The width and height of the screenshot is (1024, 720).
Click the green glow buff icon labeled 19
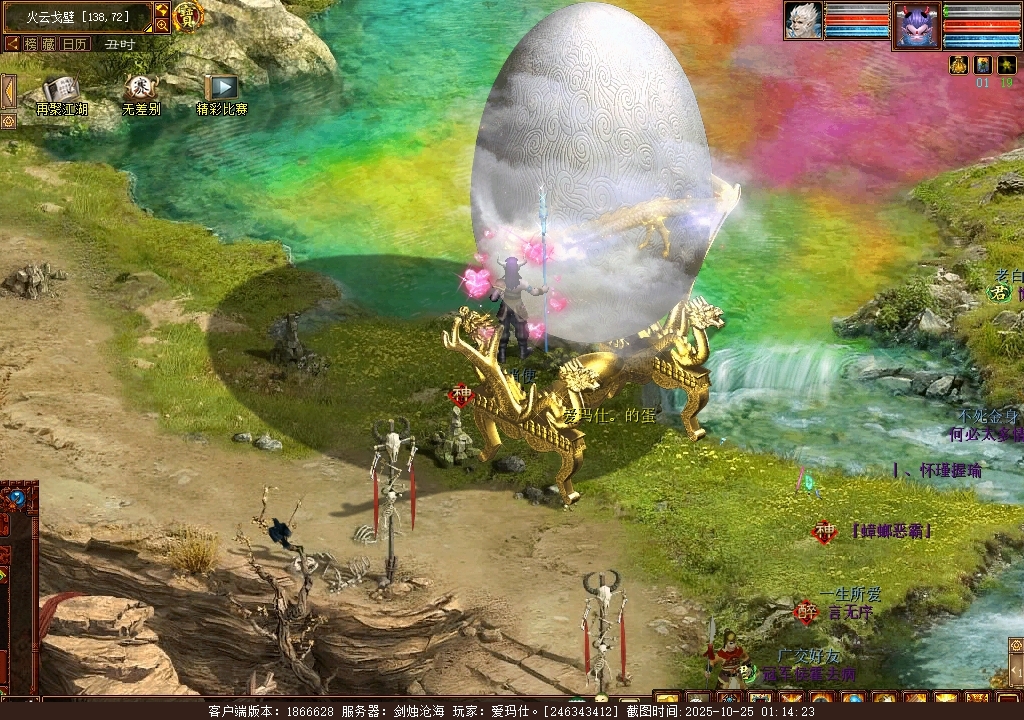[1006, 65]
